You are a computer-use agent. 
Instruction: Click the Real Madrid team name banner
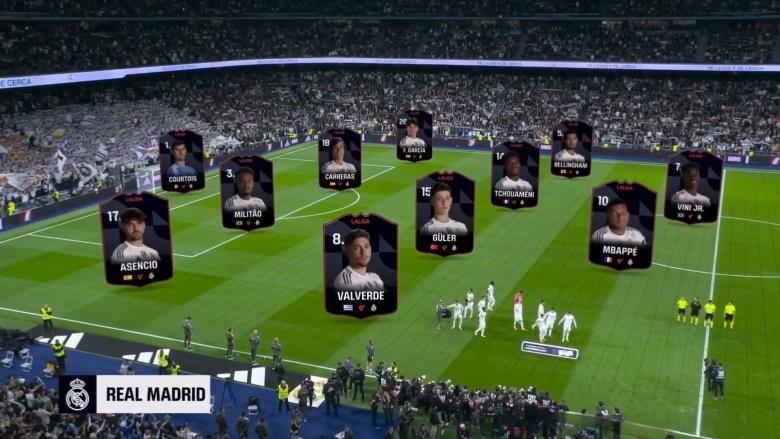click(x=134, y=394)
